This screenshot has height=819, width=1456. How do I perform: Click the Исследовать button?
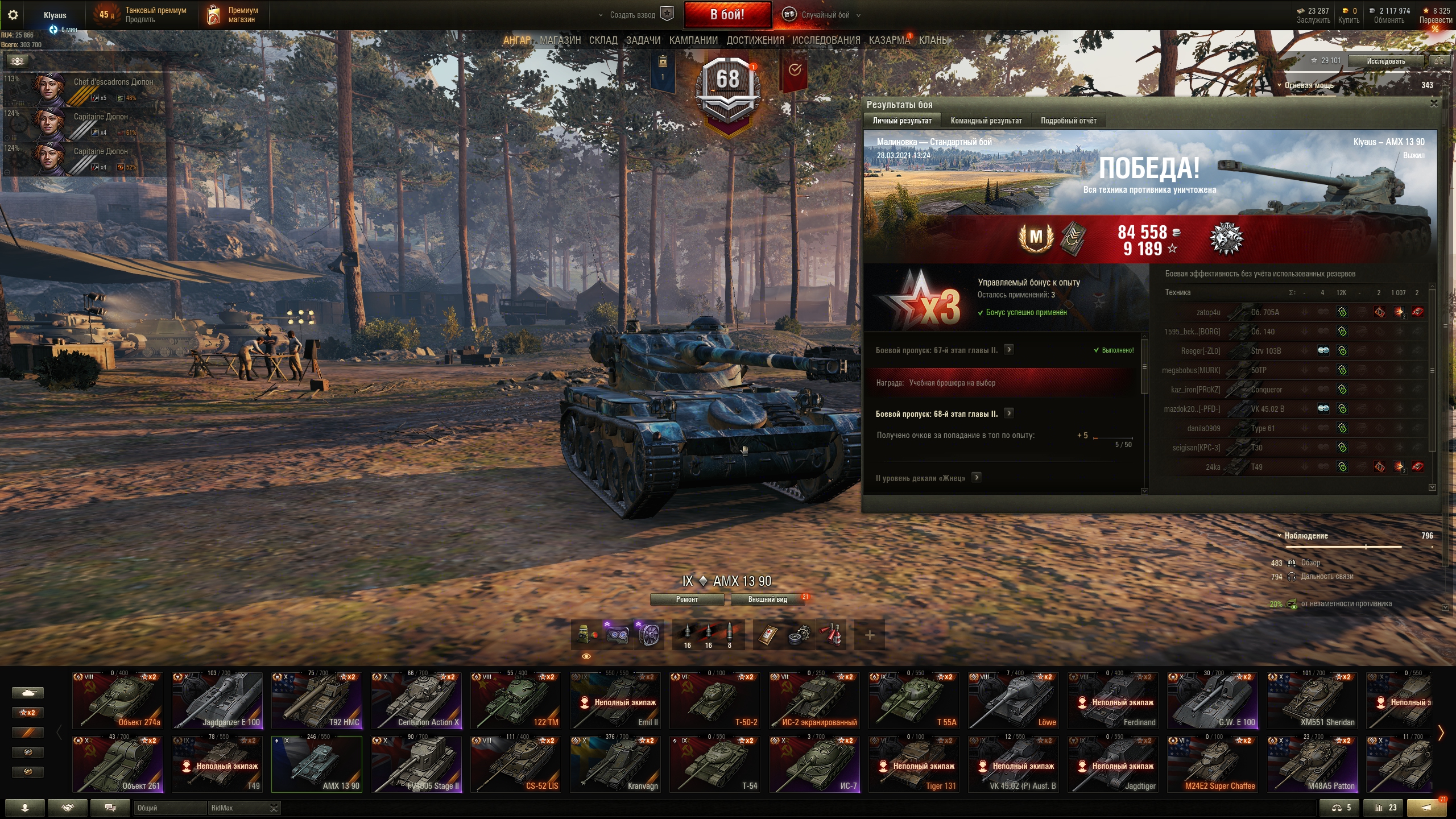click(x=1385, y=61)
